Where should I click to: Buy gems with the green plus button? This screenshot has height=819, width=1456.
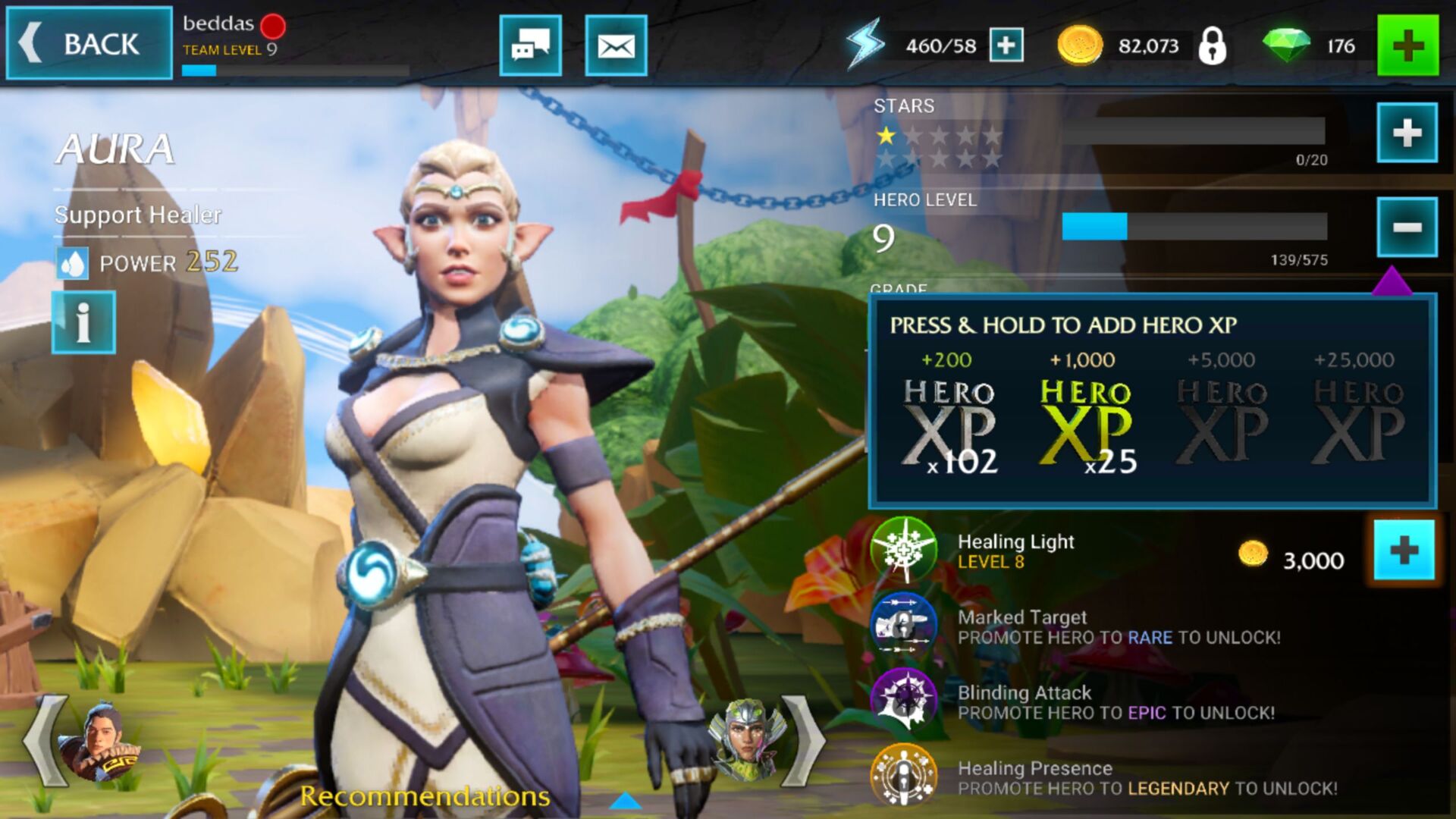click(1407, 45)
